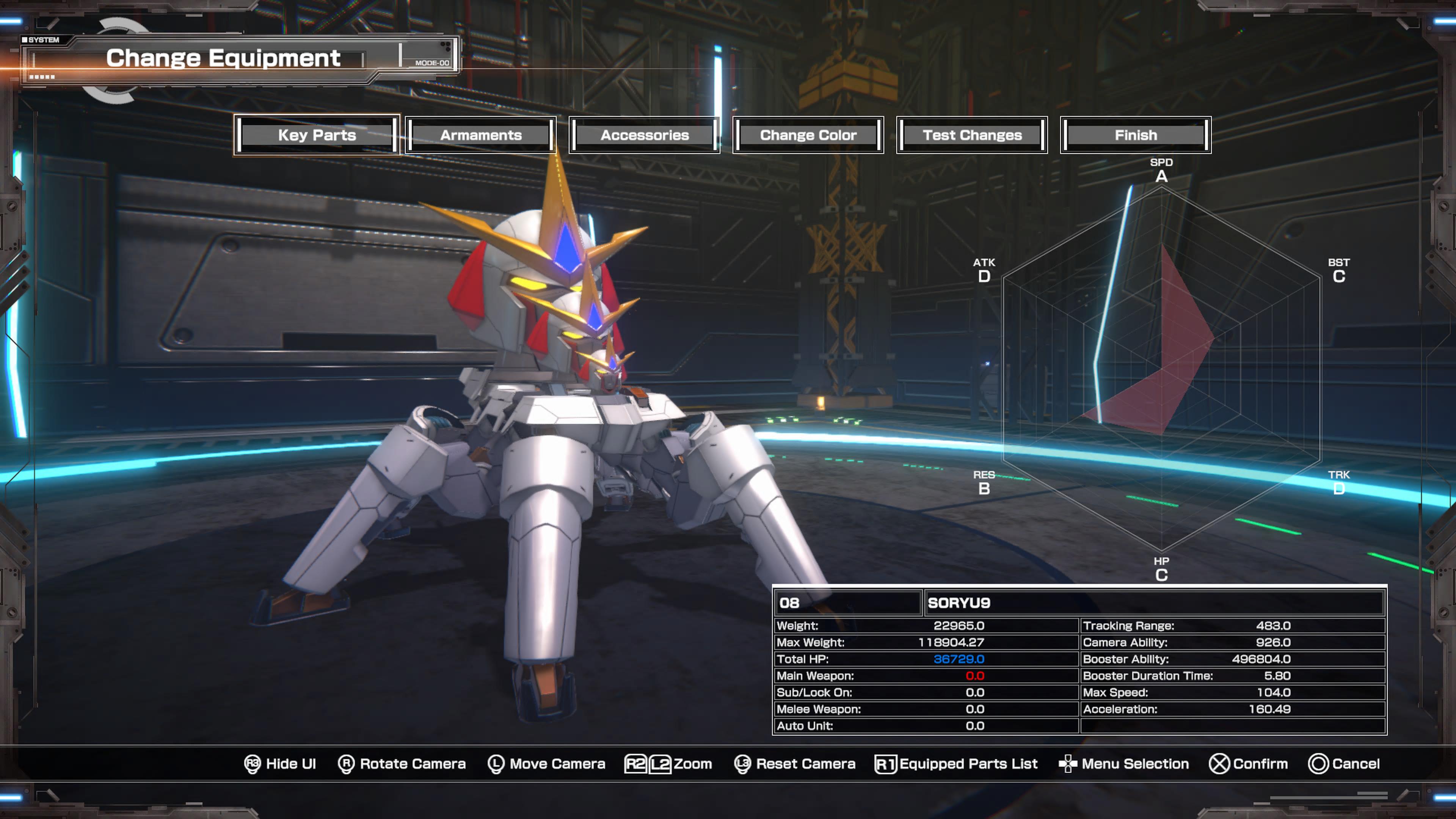Choose the Accessories entry
The height and width of the screenshot is (819, 1456).
(x=644, y=135)
